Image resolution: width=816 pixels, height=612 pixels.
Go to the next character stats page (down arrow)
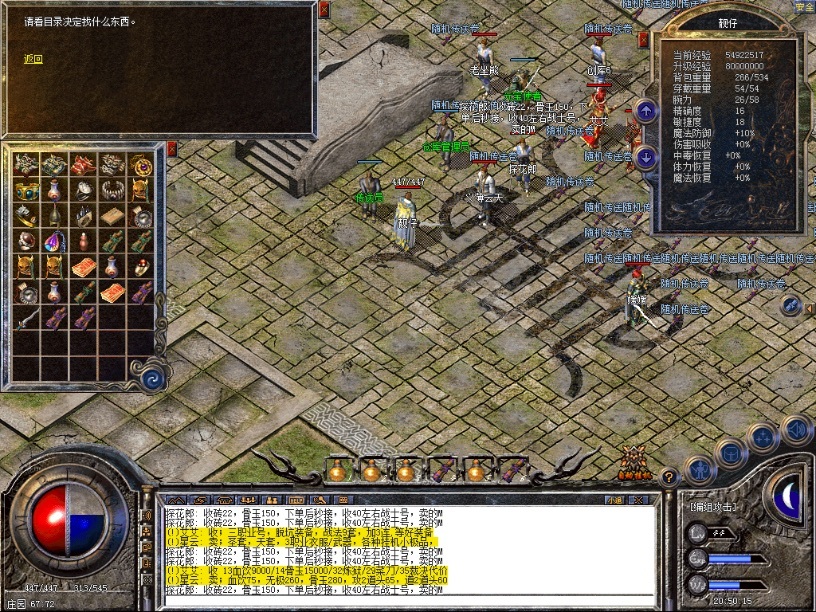[646, 157]
